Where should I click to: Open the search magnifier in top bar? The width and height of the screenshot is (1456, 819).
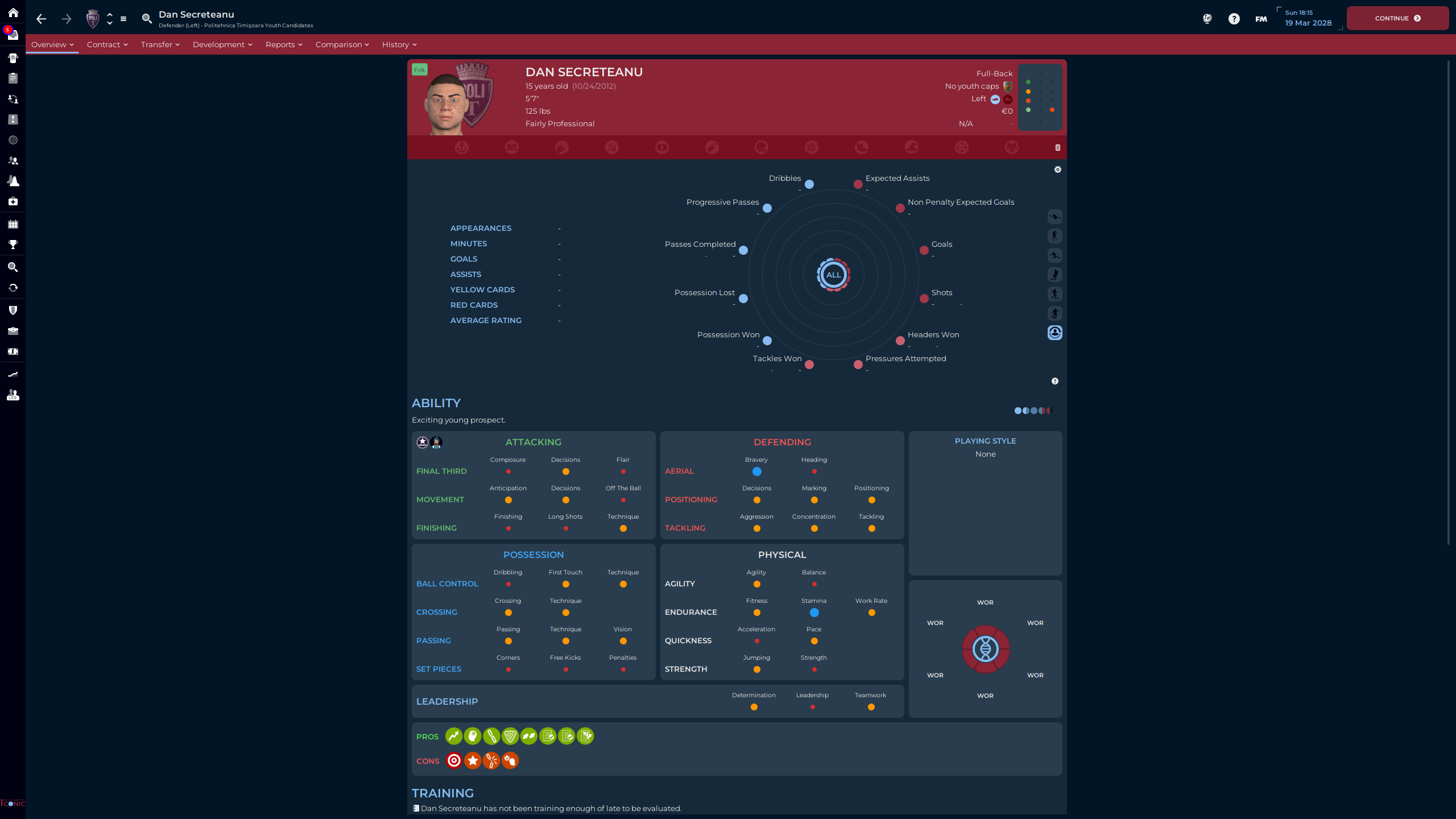click(x=147, y=19)
